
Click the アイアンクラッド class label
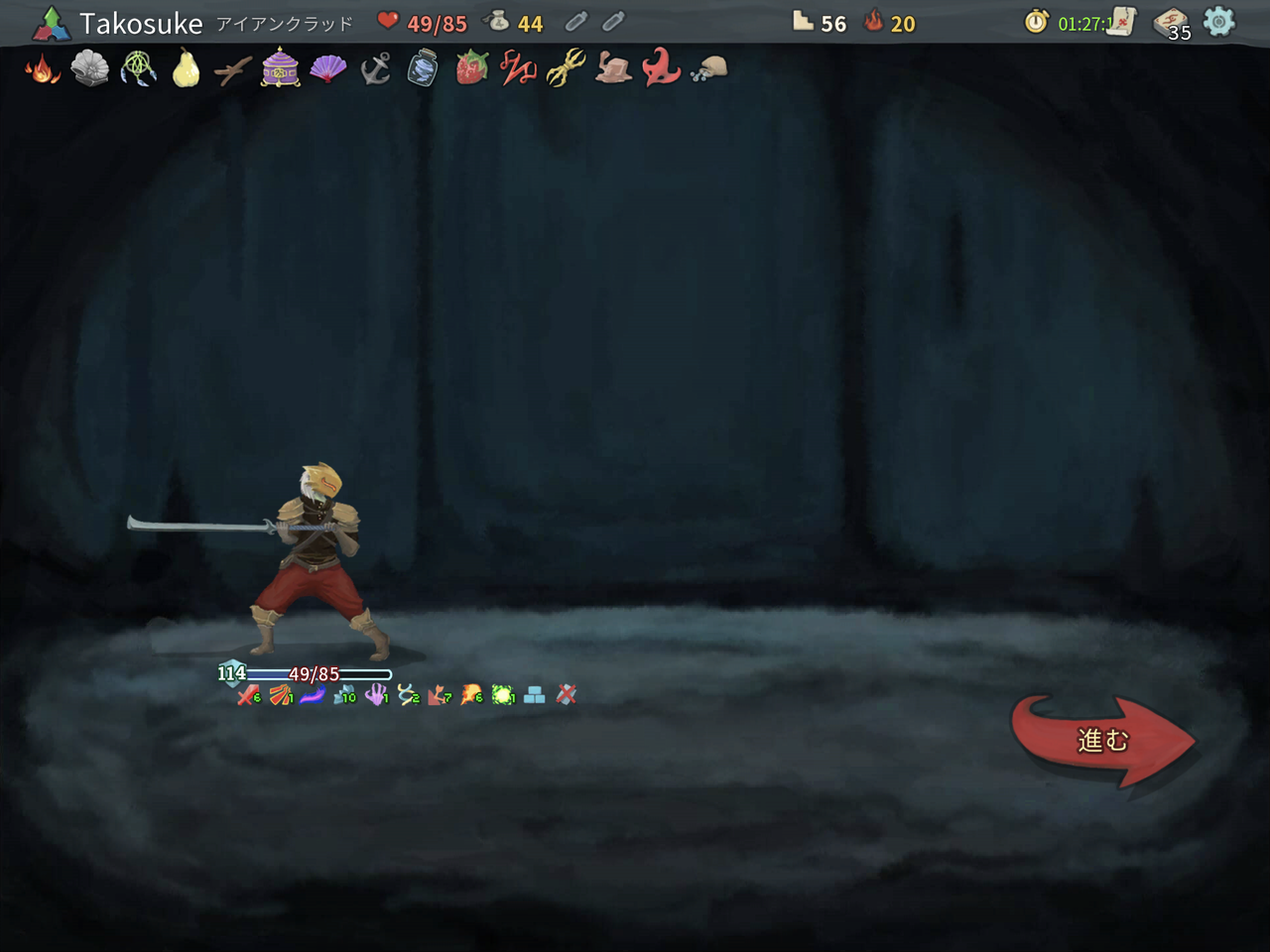tap(285, 24)
